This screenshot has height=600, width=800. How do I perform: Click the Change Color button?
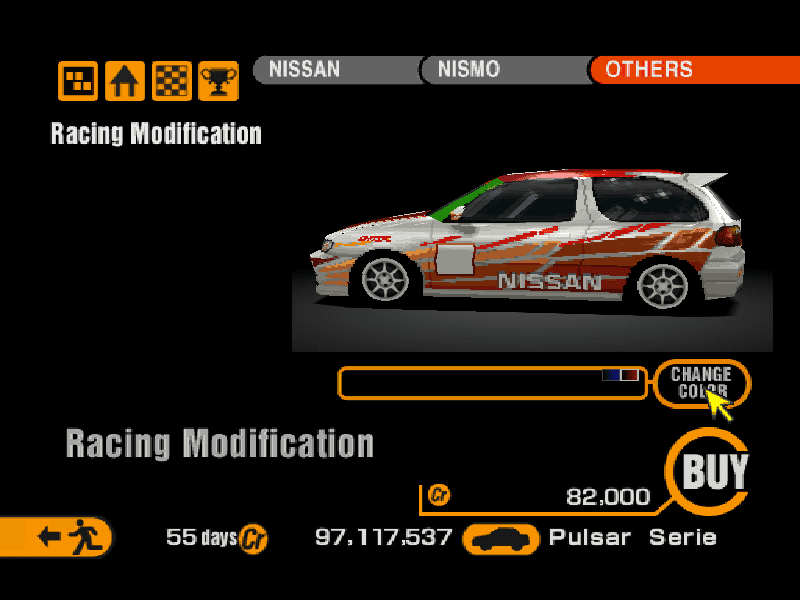(701, 383)
